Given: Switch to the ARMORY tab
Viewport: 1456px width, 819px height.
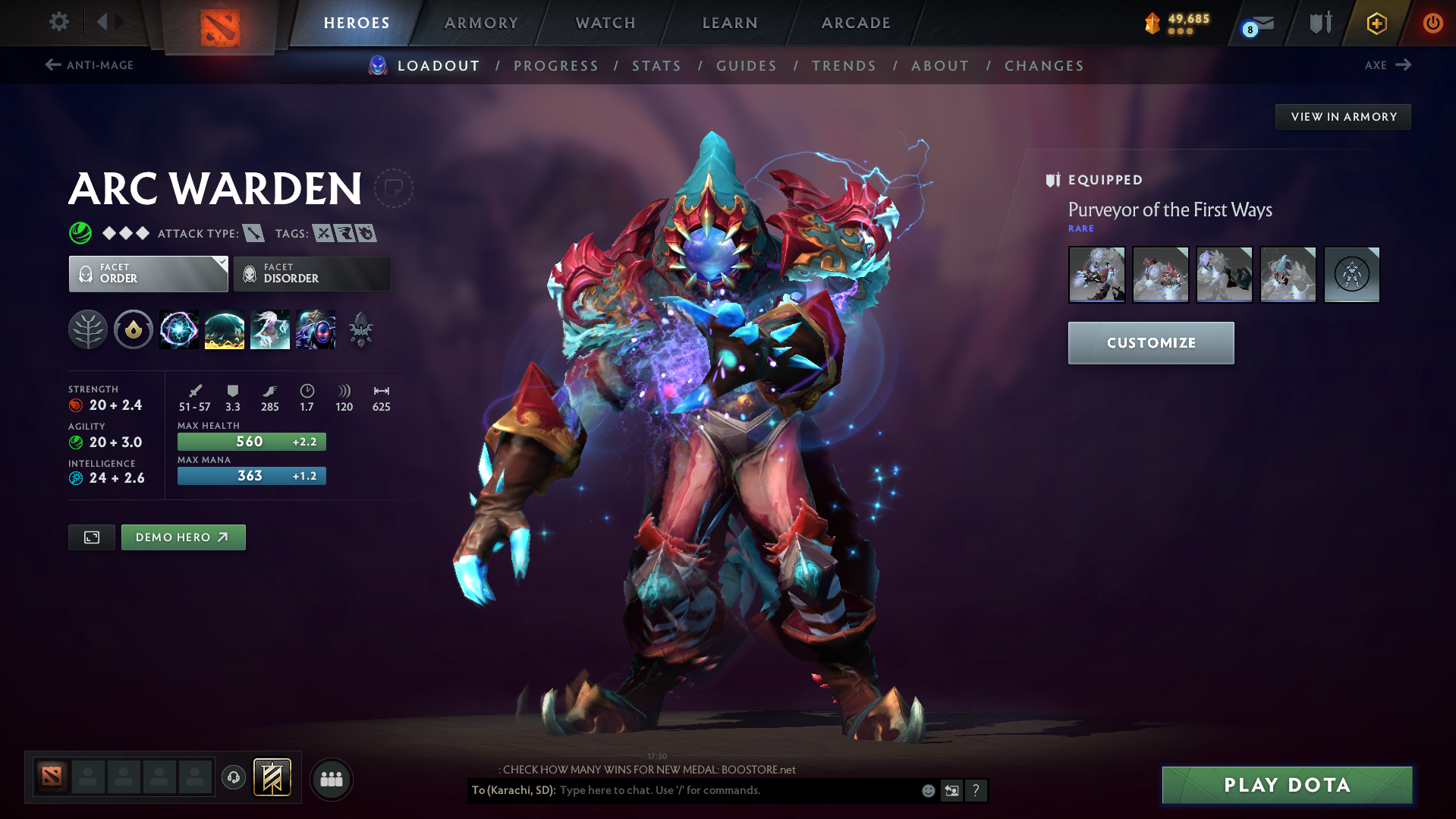Looking at the screenshot, I should (x=481, y=22).
